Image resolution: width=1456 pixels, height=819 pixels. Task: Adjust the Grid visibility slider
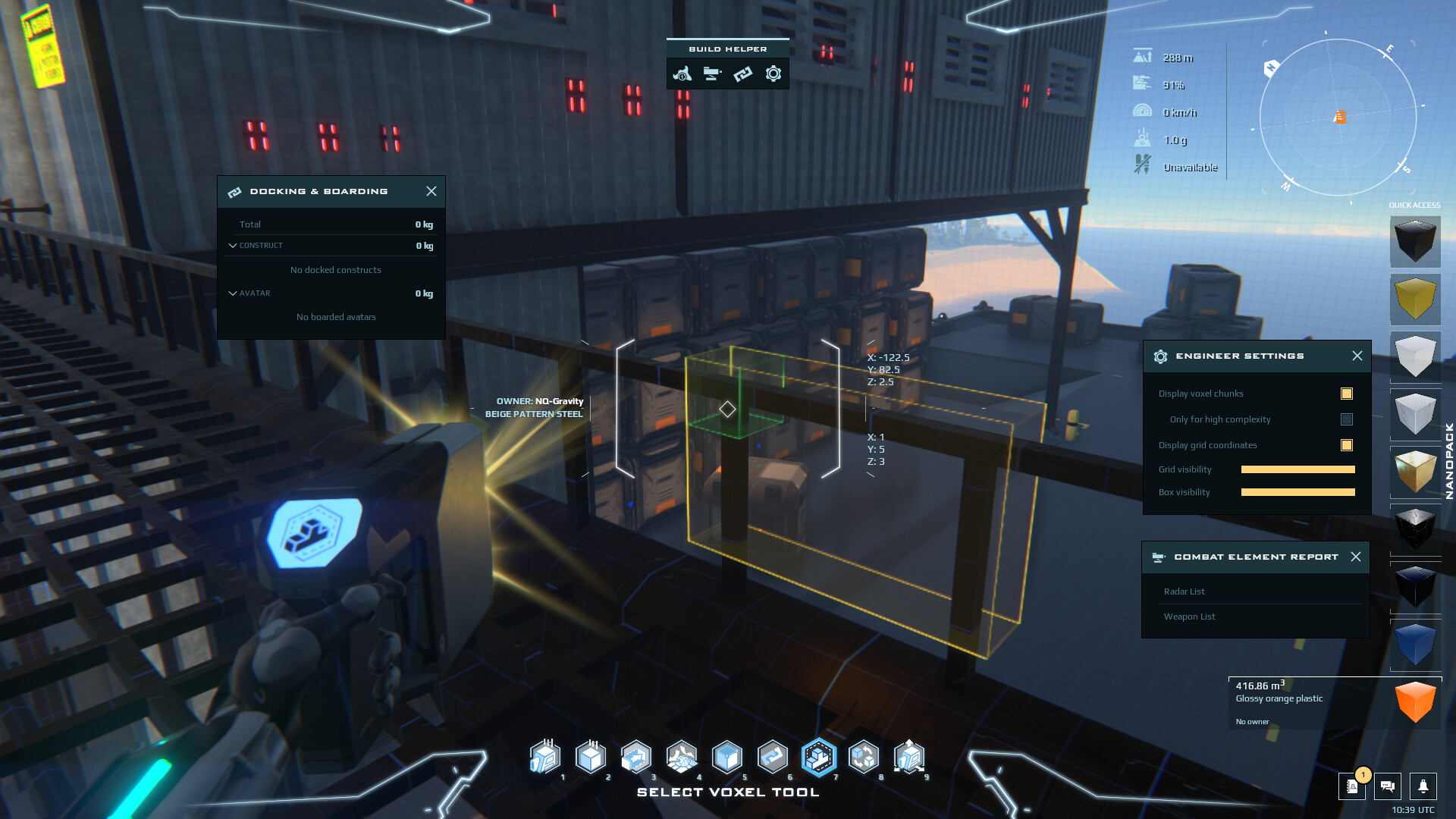tap(1298, 469)
